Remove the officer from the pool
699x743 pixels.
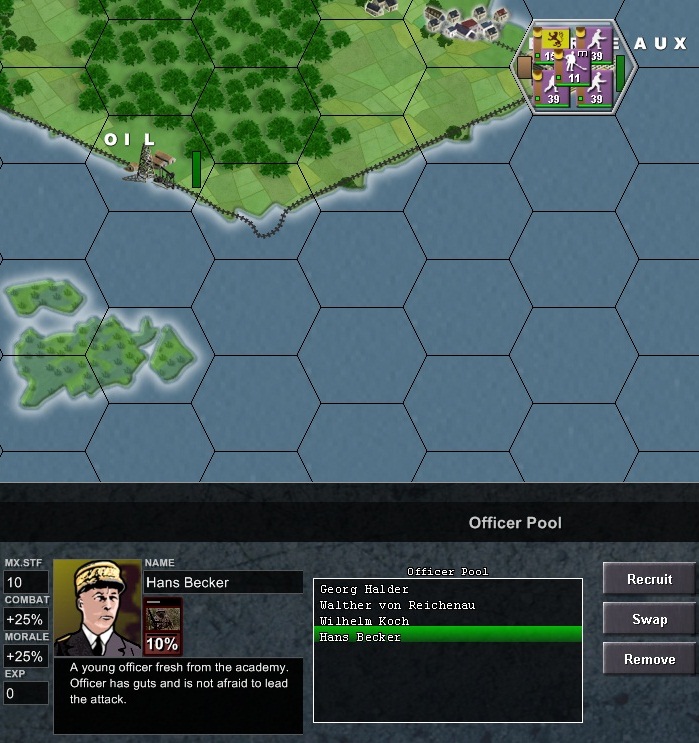[x=649, y=659]
